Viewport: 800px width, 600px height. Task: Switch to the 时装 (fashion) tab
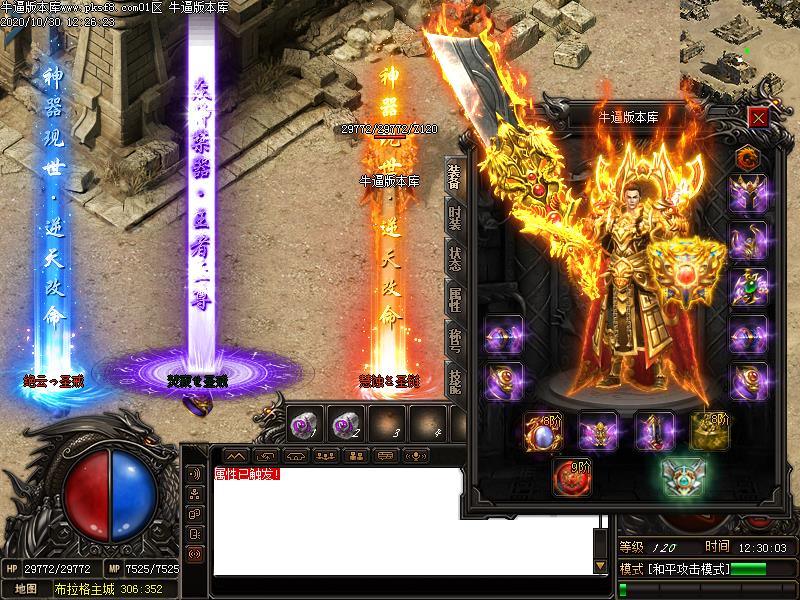(455, 216)
